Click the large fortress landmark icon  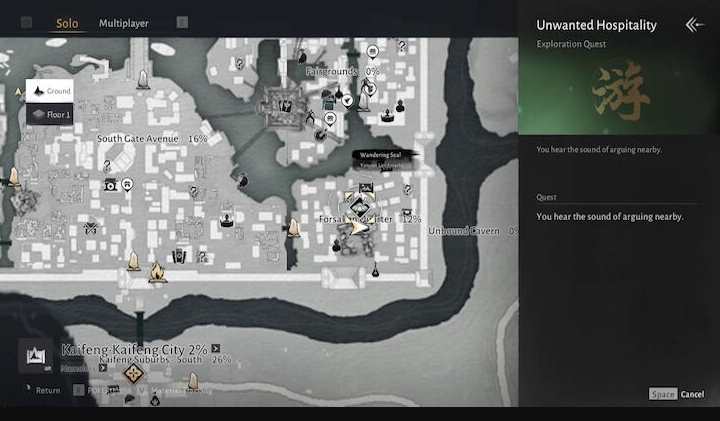coord(285,103)
